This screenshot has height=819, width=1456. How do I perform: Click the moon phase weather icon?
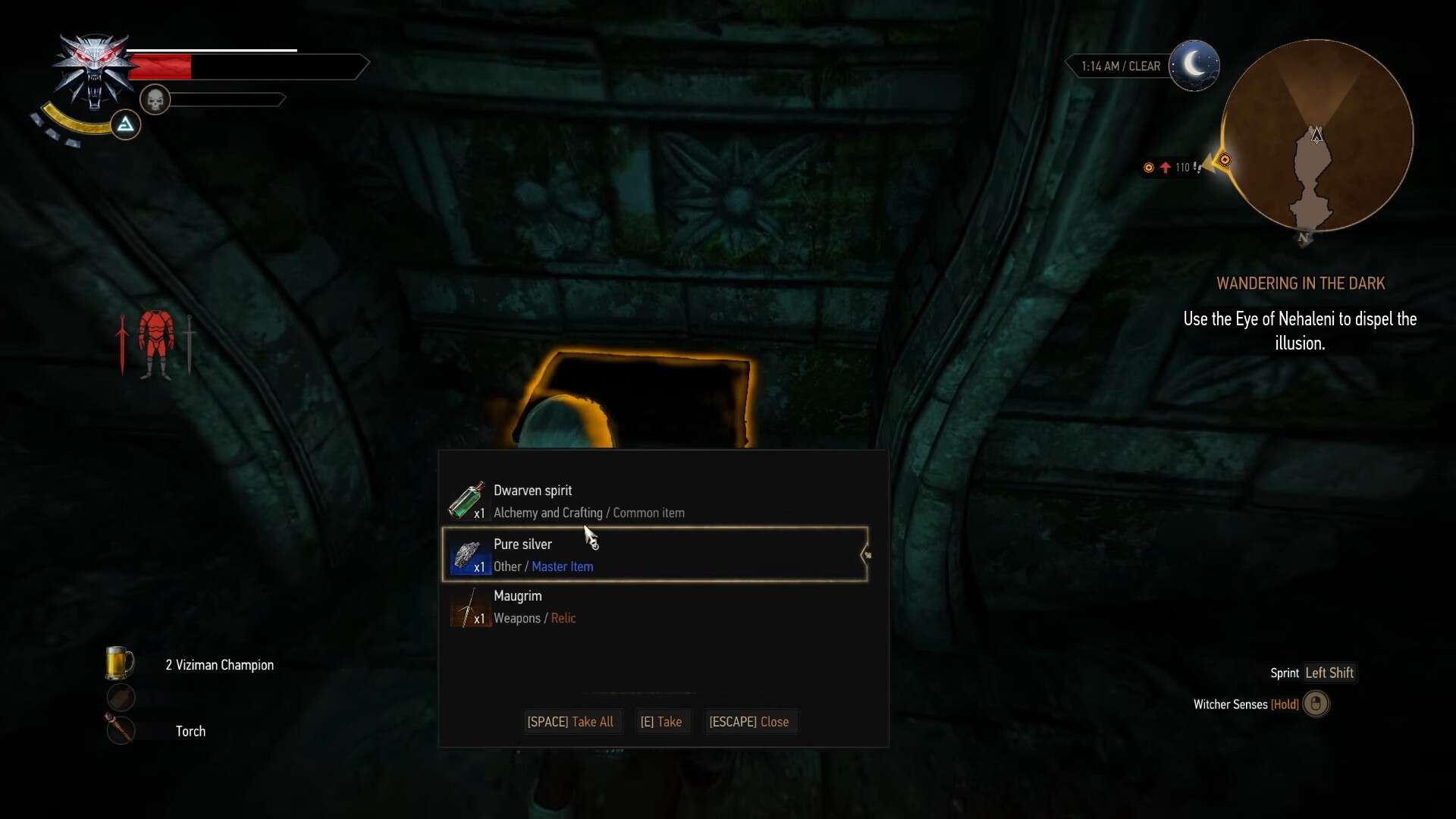tap(1196, 64)
